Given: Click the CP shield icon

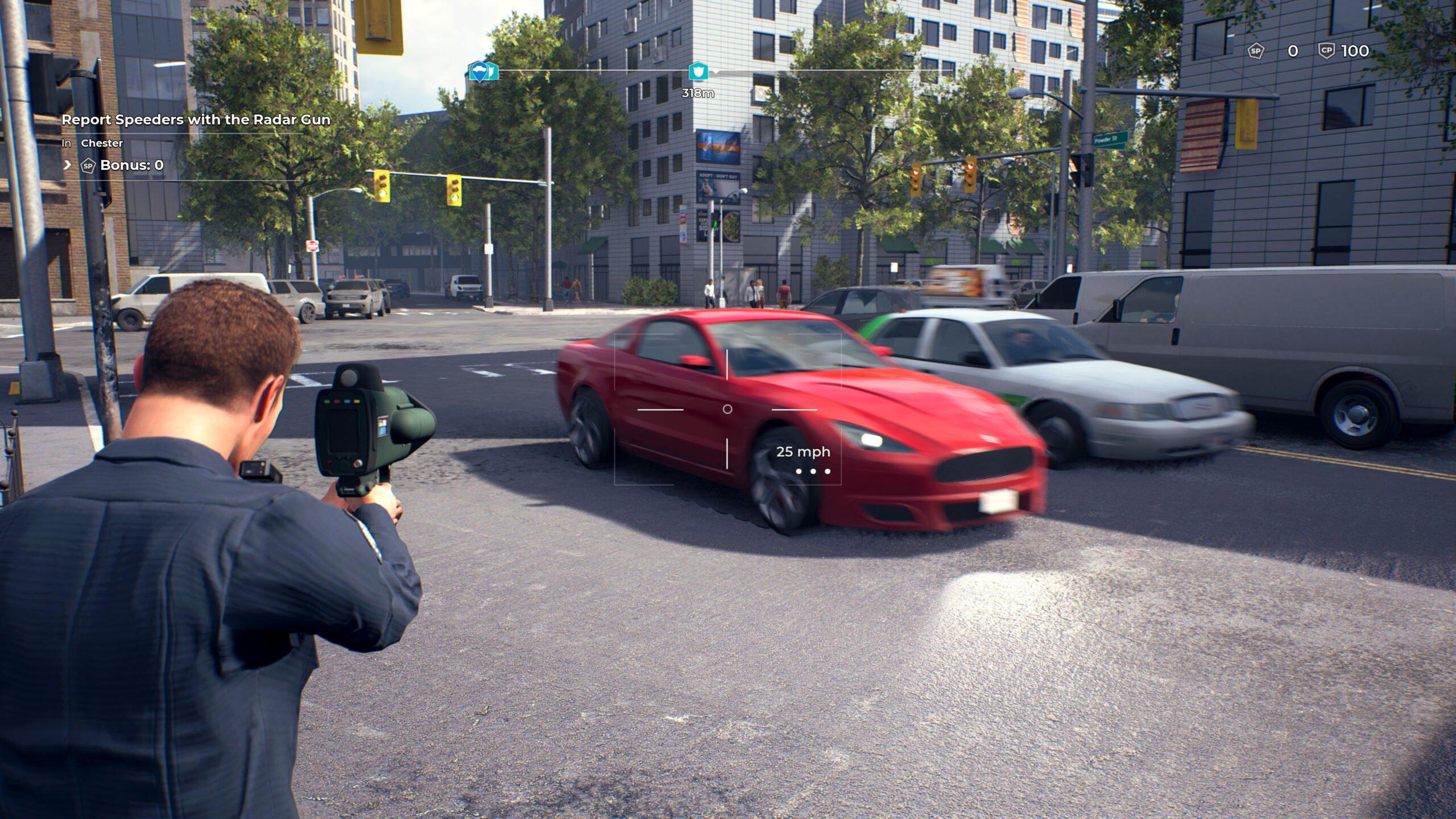Looking at the screenshot, I should coord(1326,51).
